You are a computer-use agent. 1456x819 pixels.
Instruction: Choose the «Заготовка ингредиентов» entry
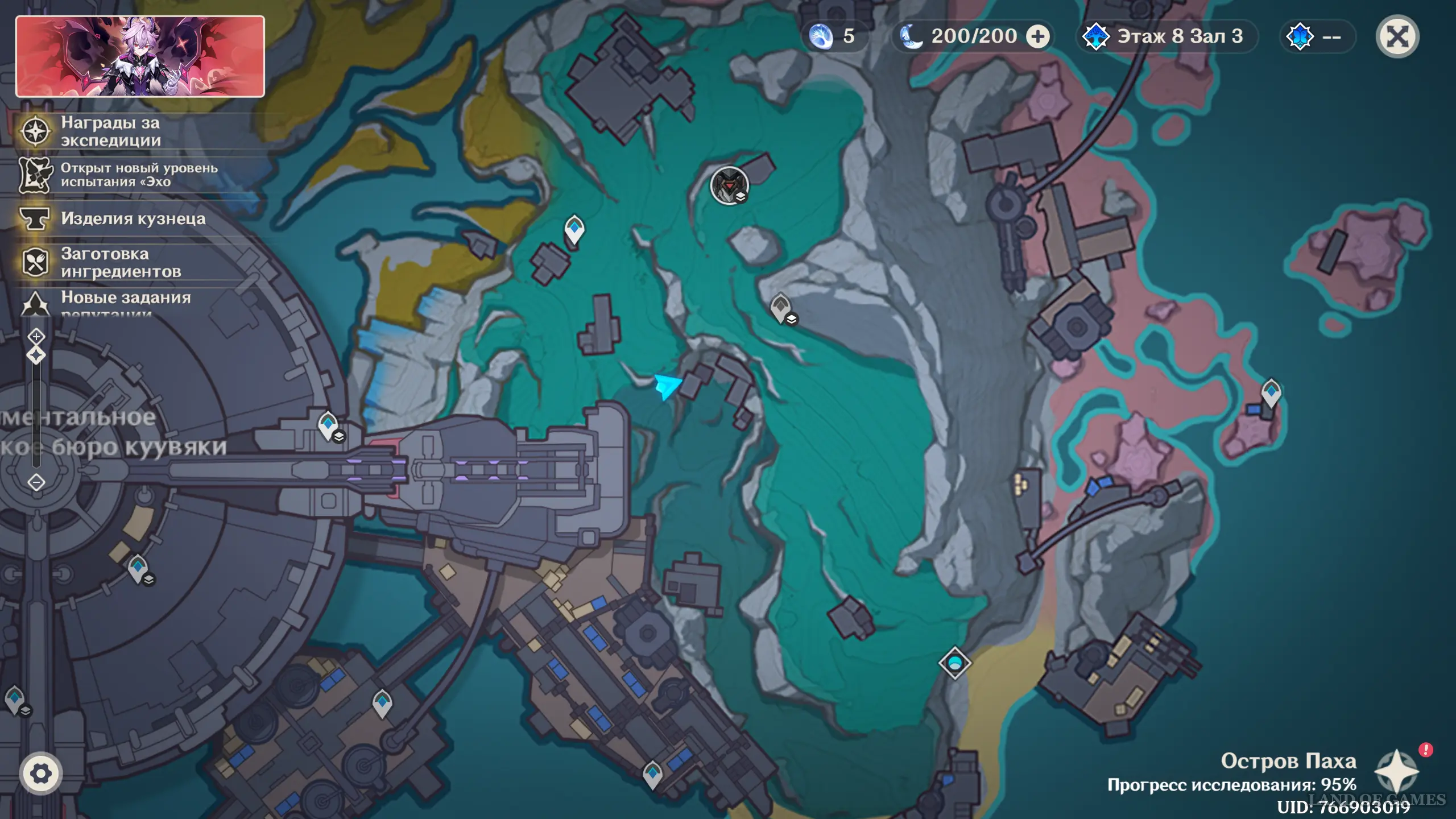click(120, 263)
